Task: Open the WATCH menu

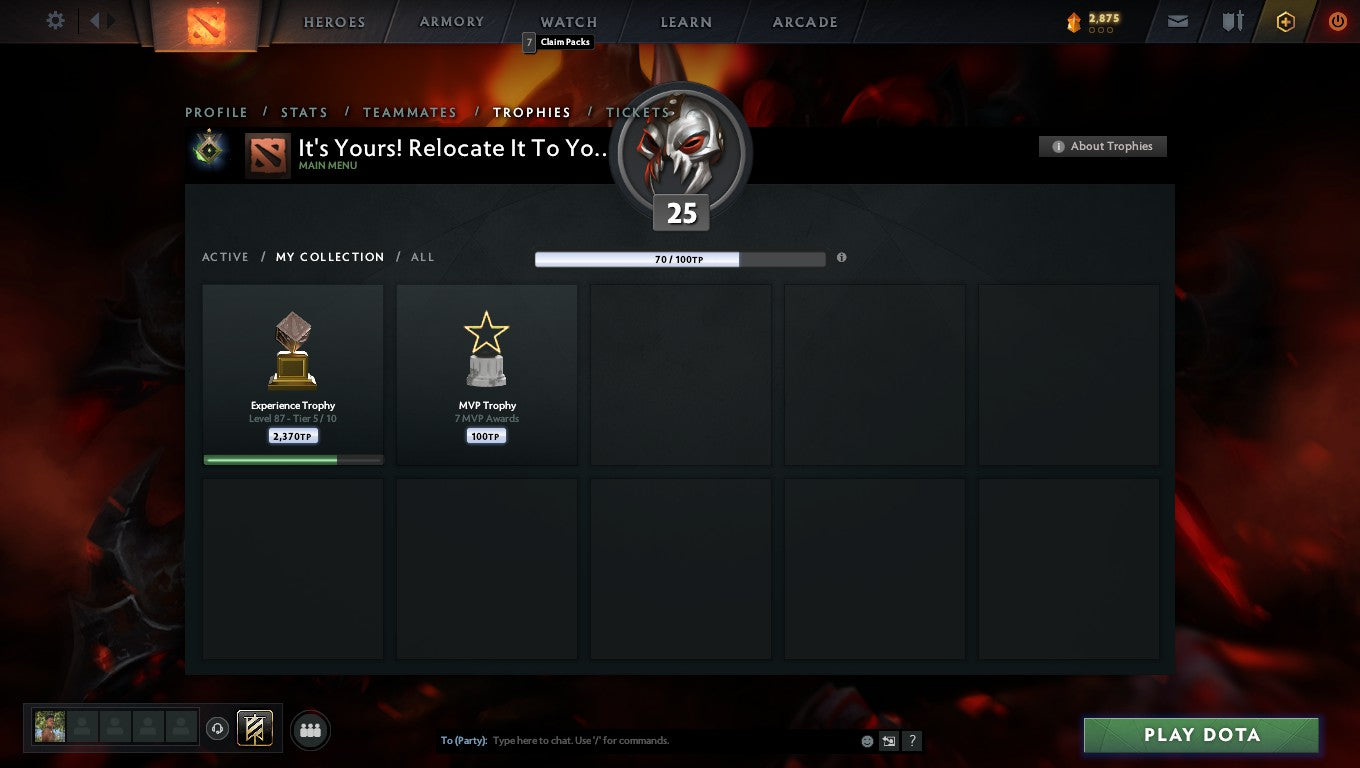Action: click(x=568, y=22)
